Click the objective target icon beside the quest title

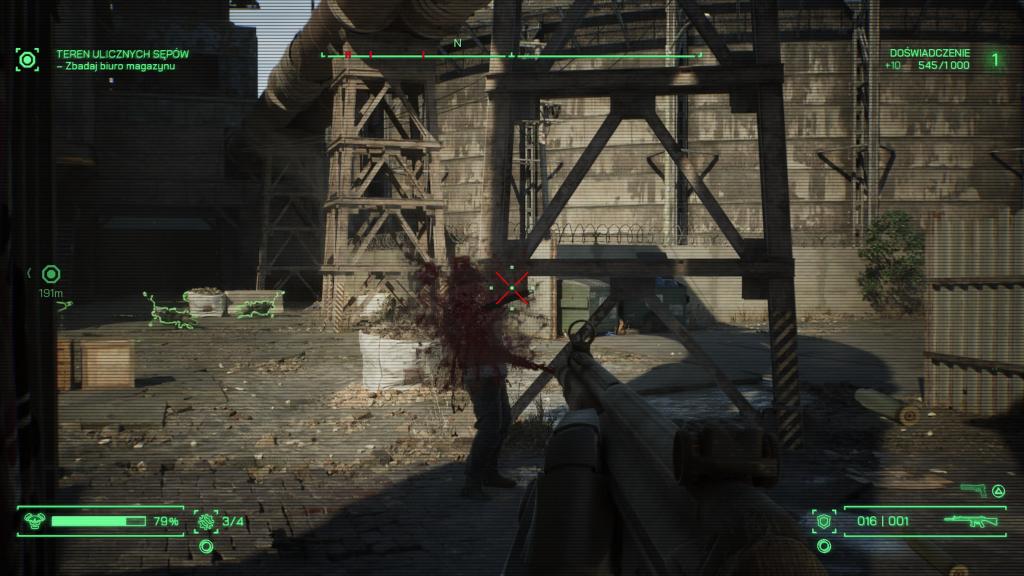tap(26, 59)
